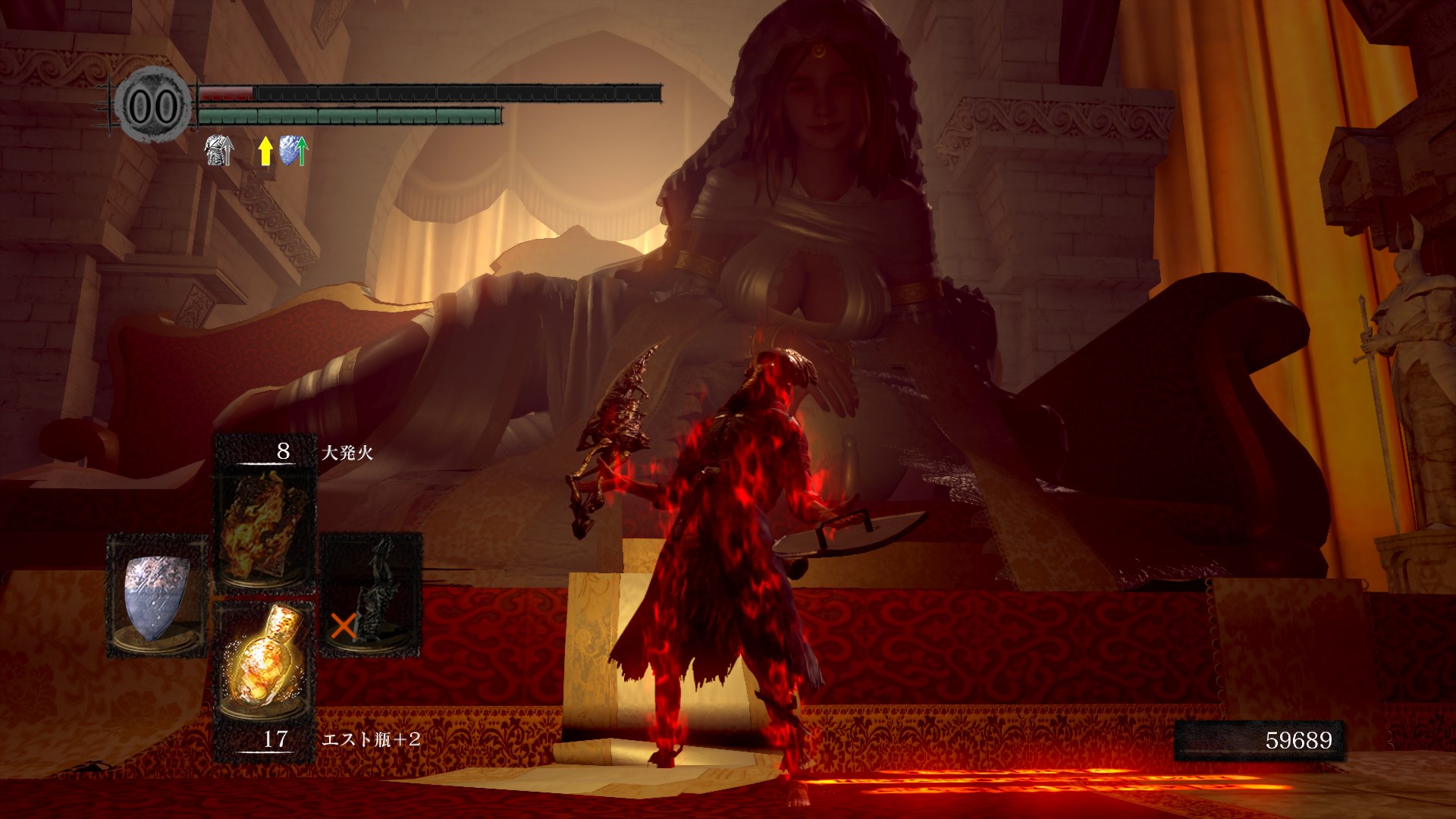Choose the left-hand shield equipment slot

(x=156, y=596)
